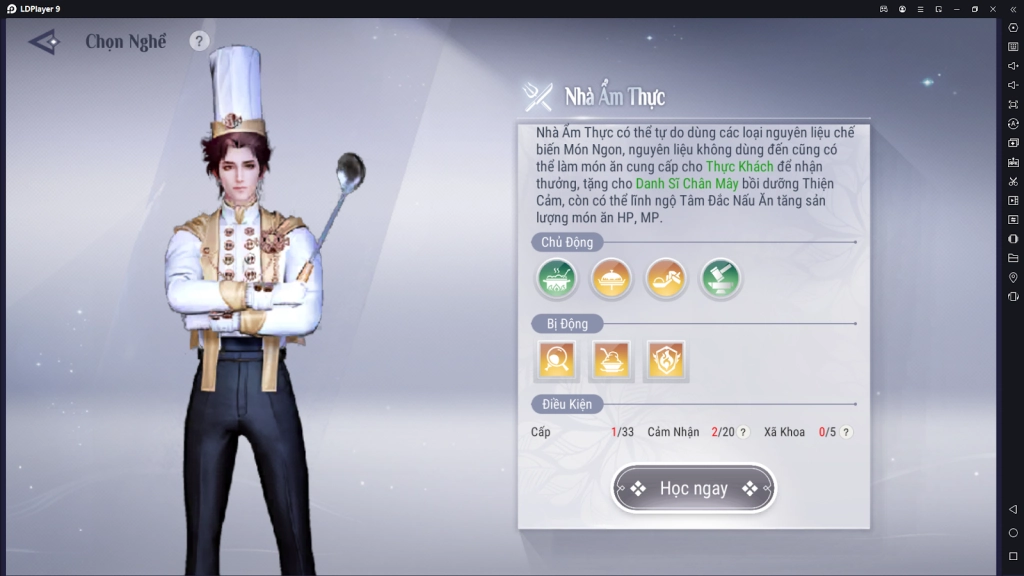The height and width of the screenshot is (576, 1024).
Task: Open the Danh Sĩ Chân Mây link
Action: [684, 184]
